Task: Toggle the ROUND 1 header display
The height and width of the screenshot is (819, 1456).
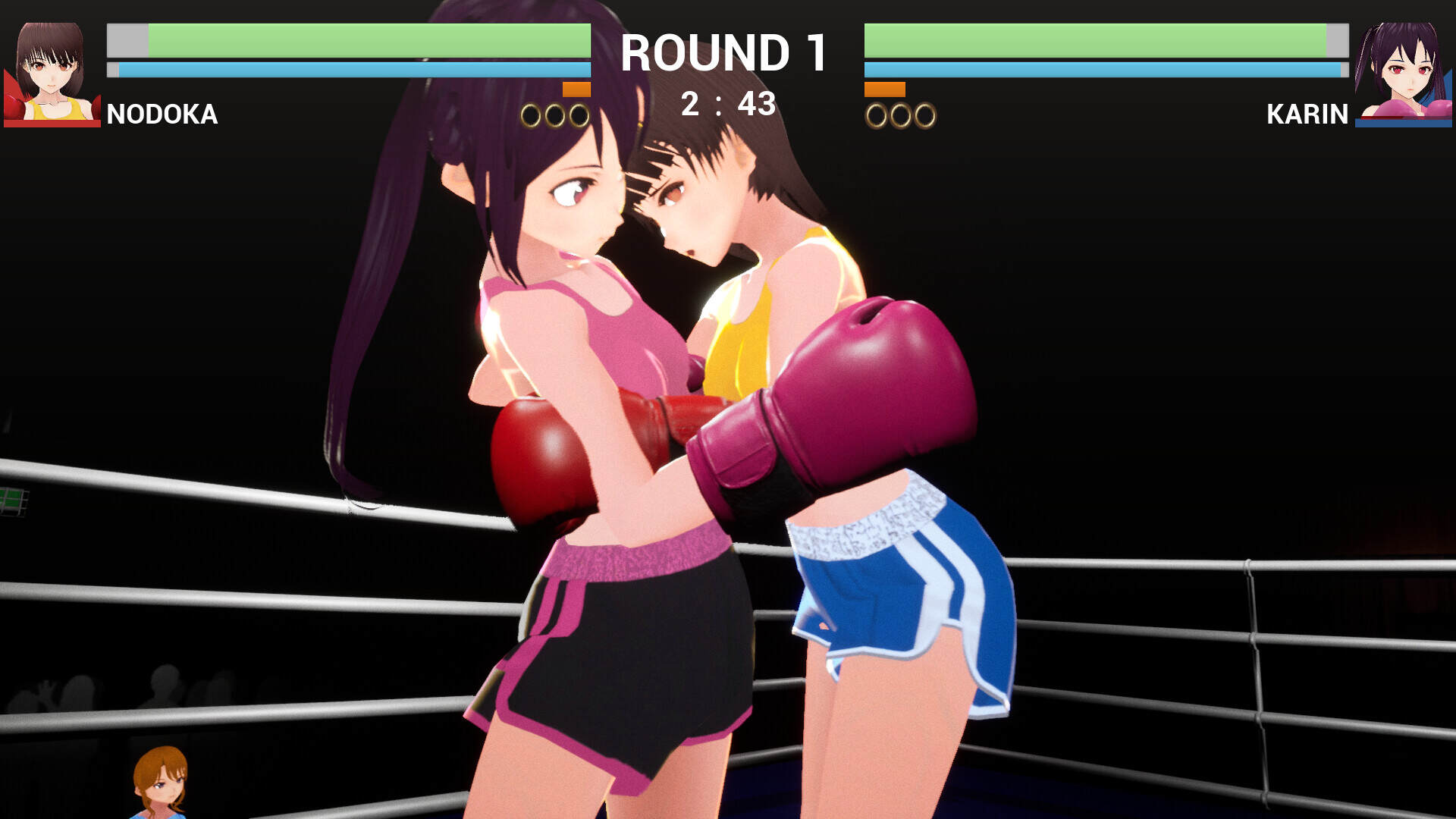Action: pos(724,54)
